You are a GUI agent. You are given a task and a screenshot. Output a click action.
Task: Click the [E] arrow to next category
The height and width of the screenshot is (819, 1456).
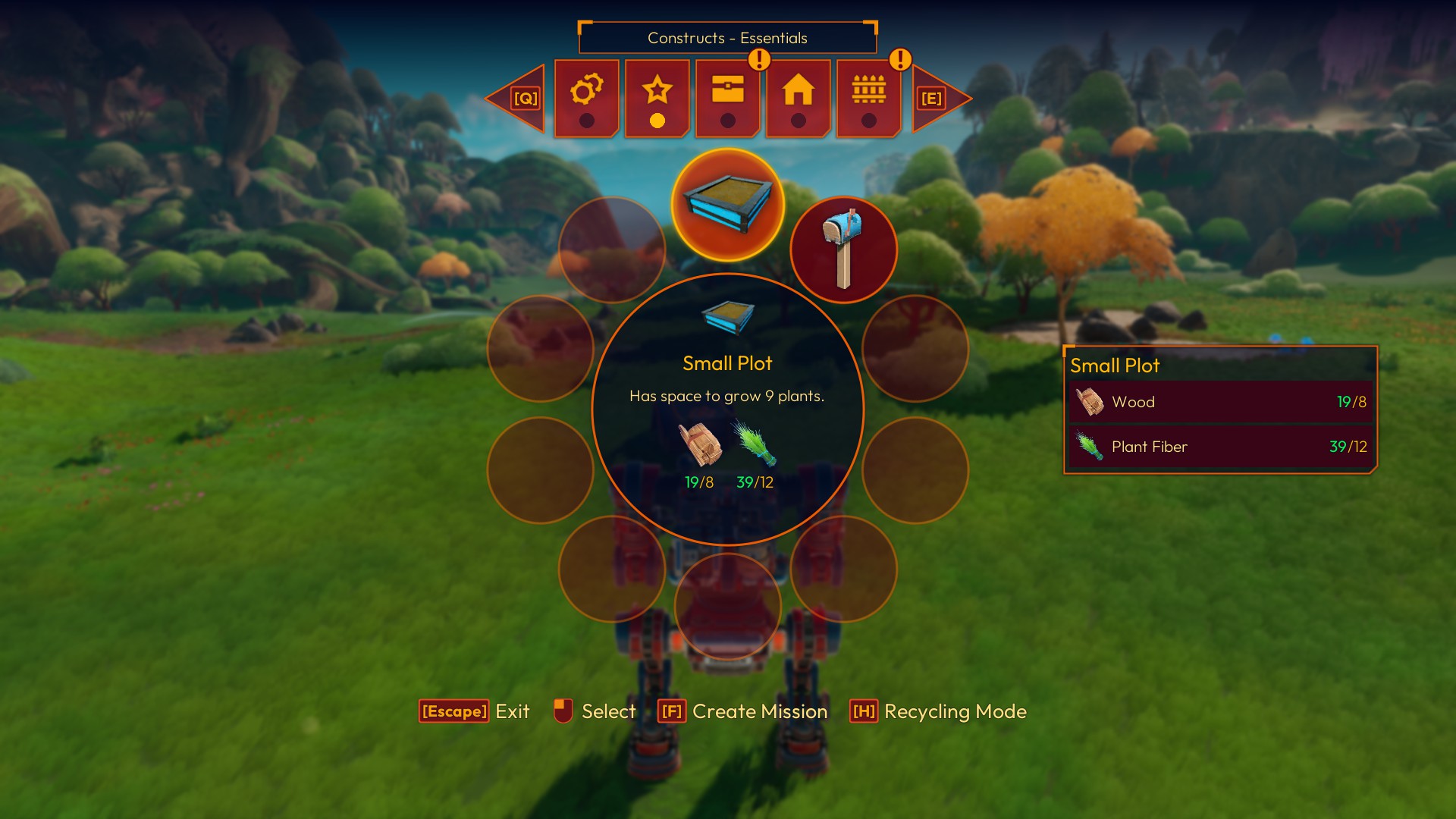933,97
